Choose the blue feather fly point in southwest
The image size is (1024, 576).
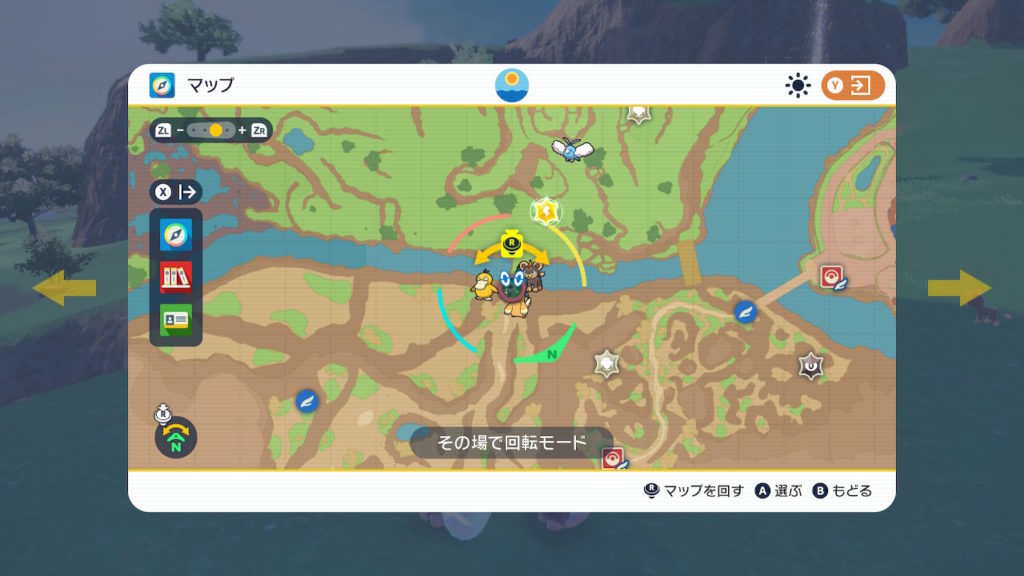coord(307,401)
